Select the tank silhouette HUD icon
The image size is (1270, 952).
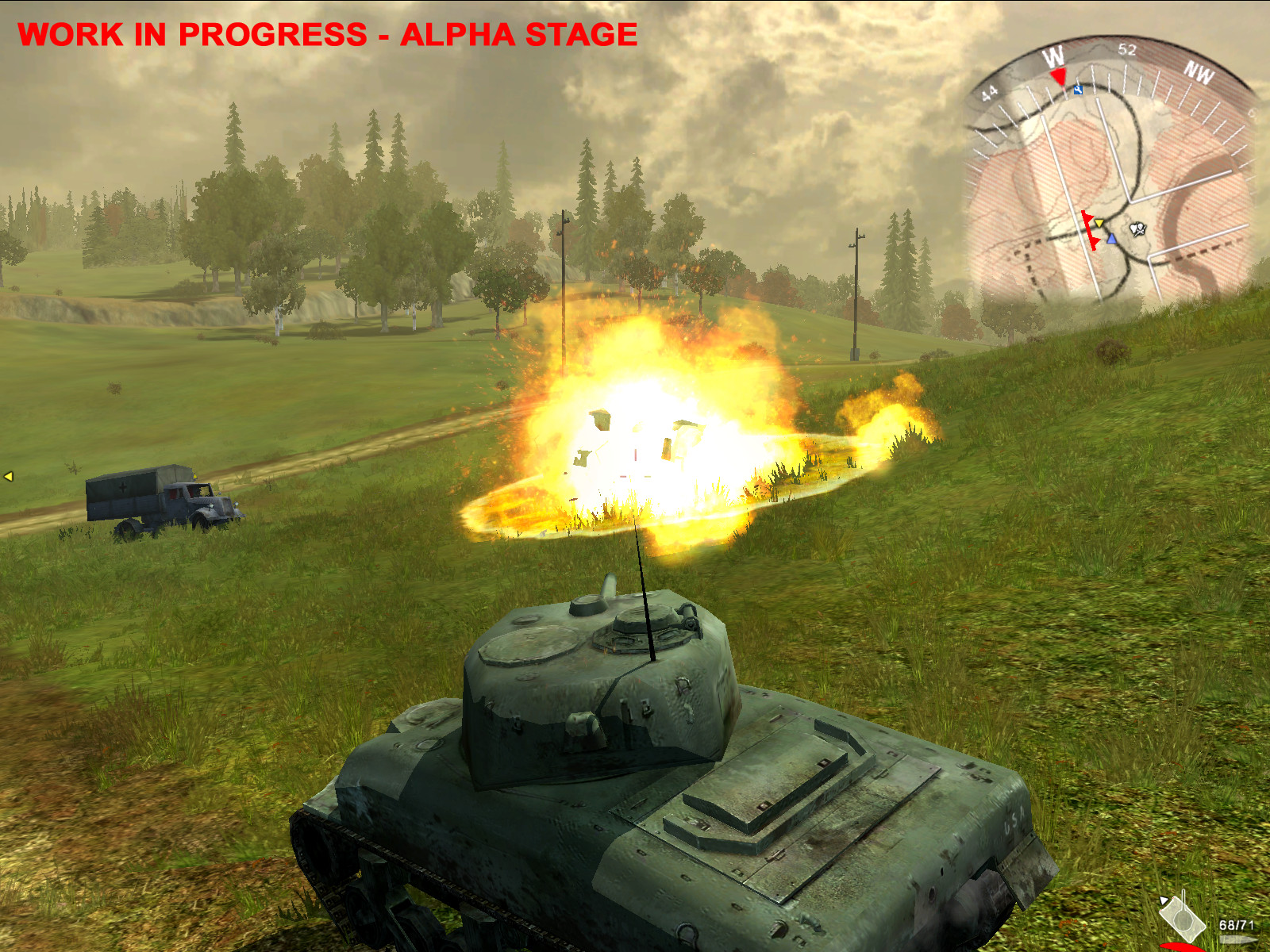click(1183, 917)
